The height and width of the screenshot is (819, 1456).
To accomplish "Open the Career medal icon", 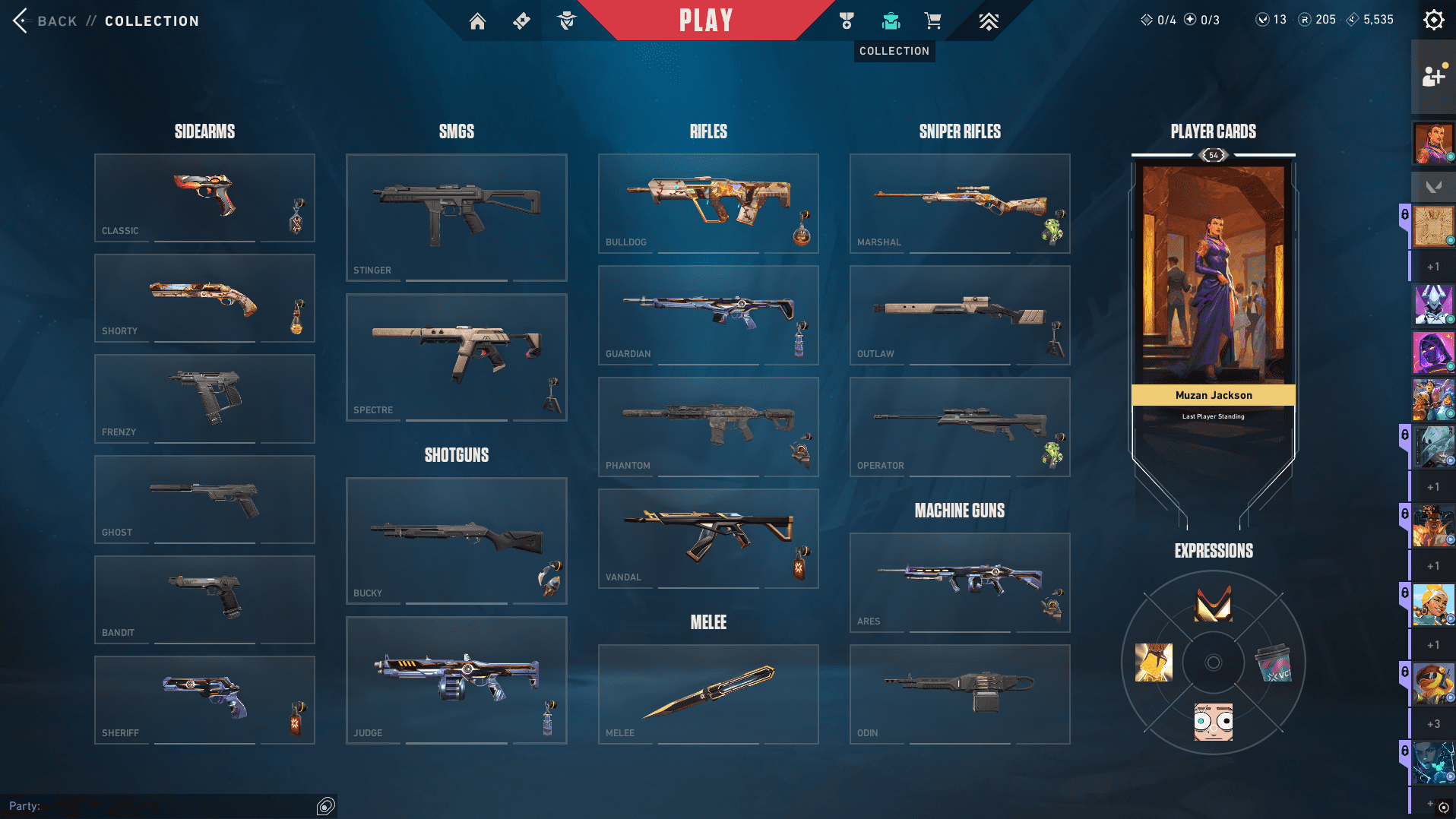I will pos(847,21).
